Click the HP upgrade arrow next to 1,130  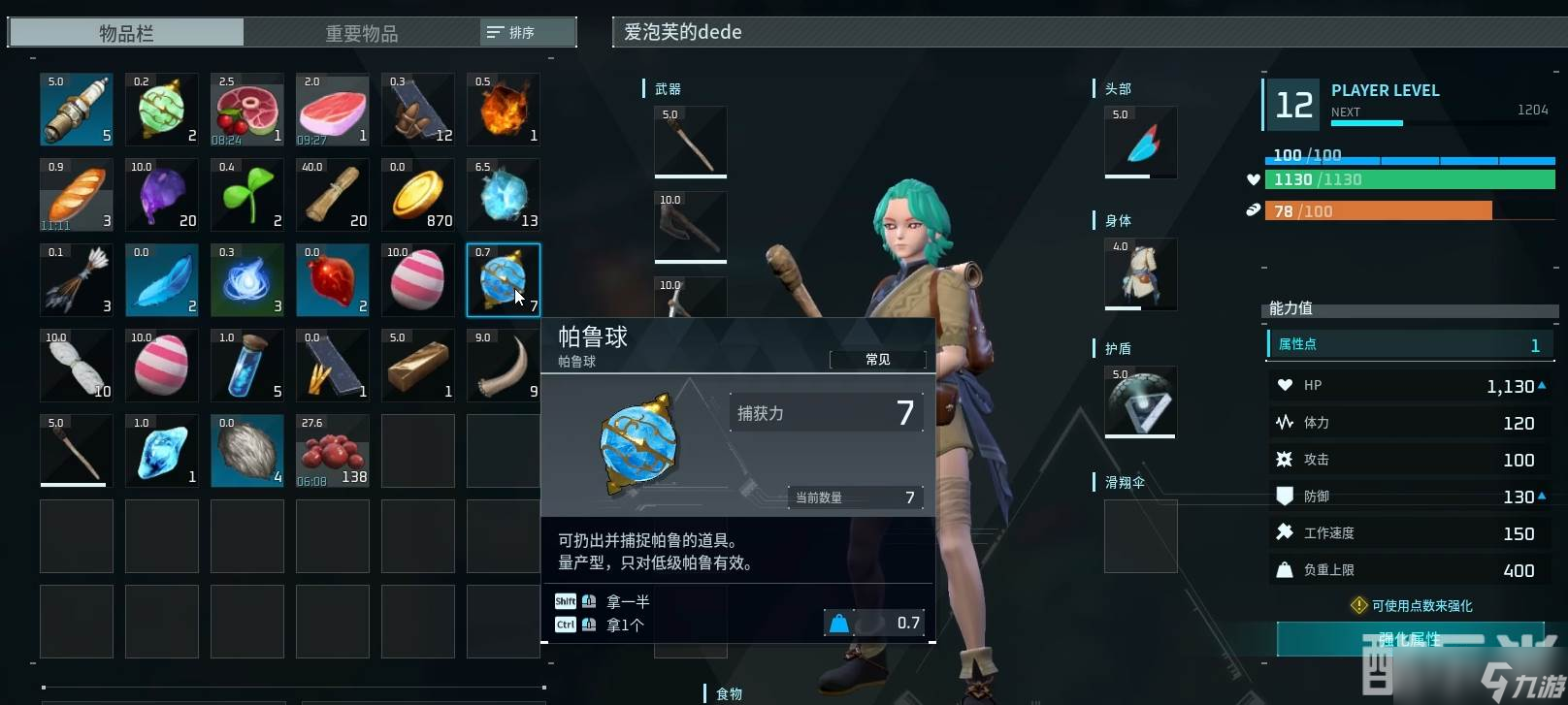pos(1542,385)
